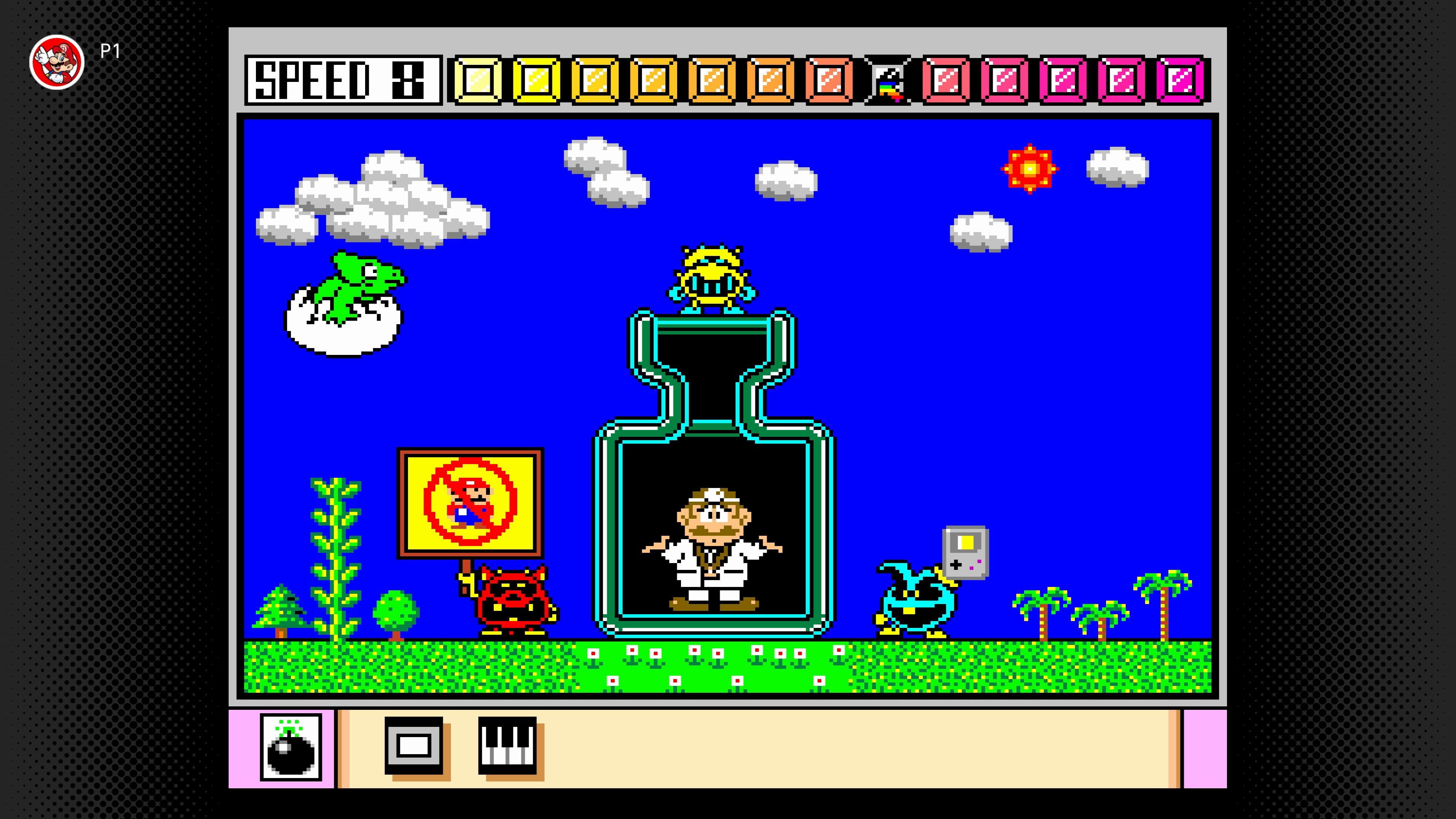Select the bright magenta swatch at row end

point(1180,80)
